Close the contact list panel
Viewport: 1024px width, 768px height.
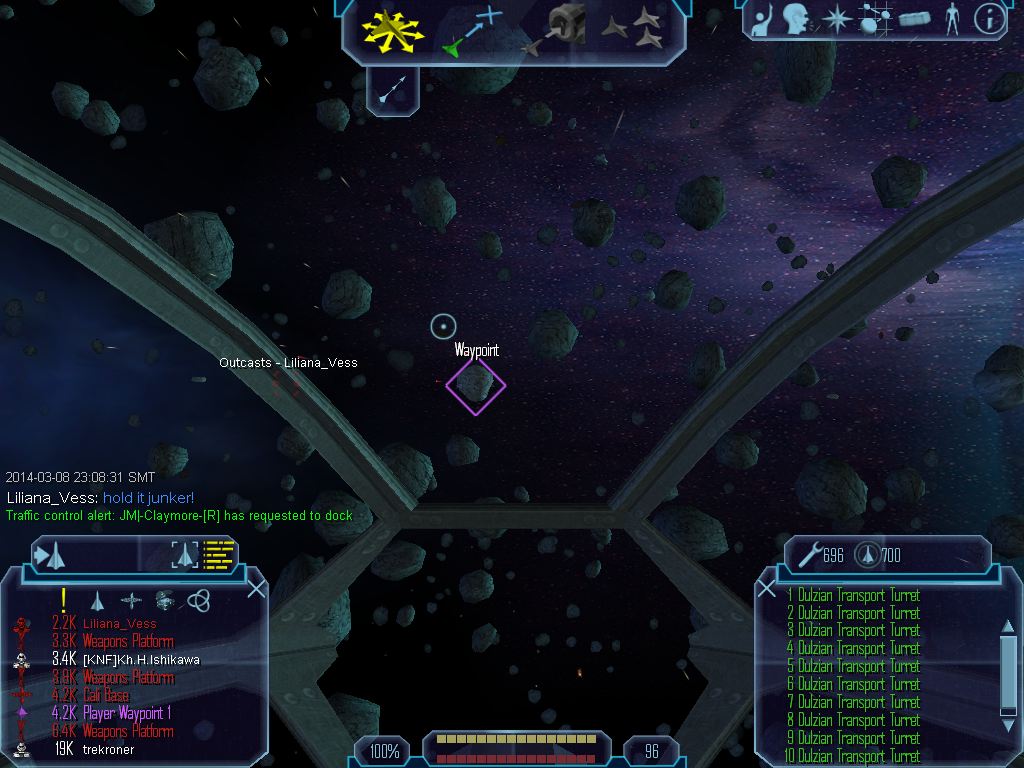pyautogui.click(x=256, y=588)
